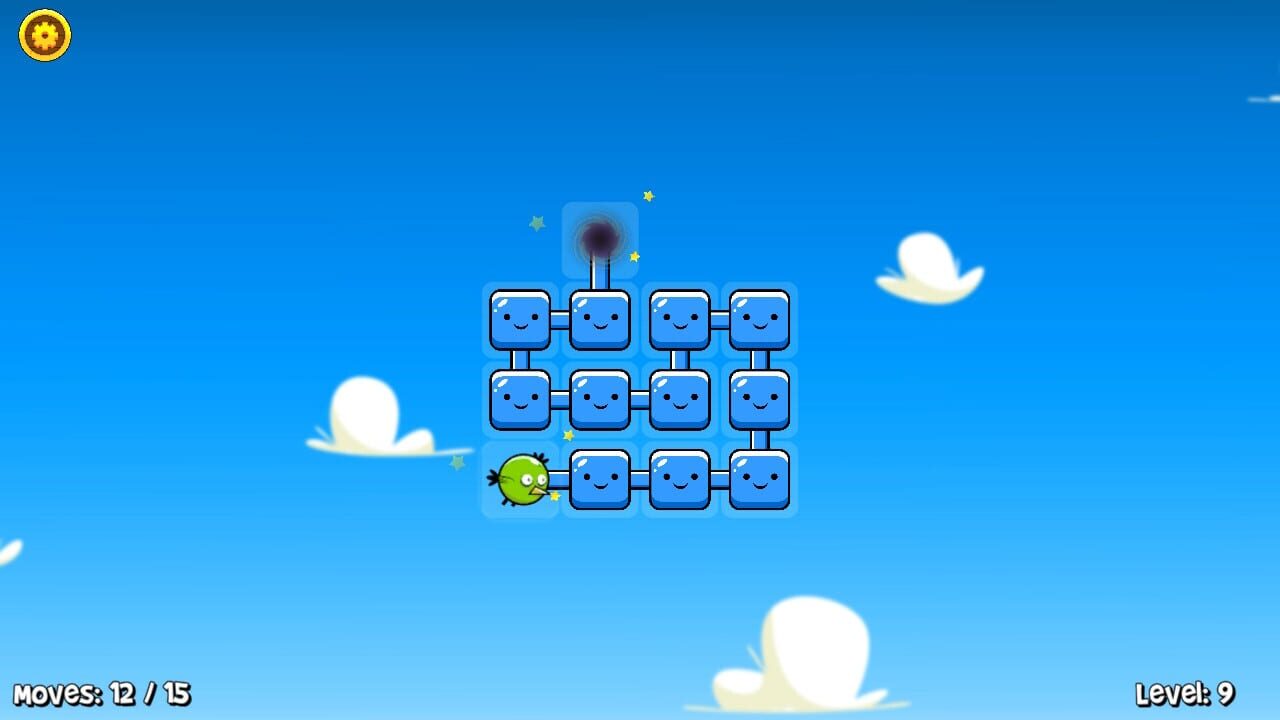Click the swirling black hole tile
Image resolution: width=1280 pixels, height=720 pixels.
pos(600,238)
